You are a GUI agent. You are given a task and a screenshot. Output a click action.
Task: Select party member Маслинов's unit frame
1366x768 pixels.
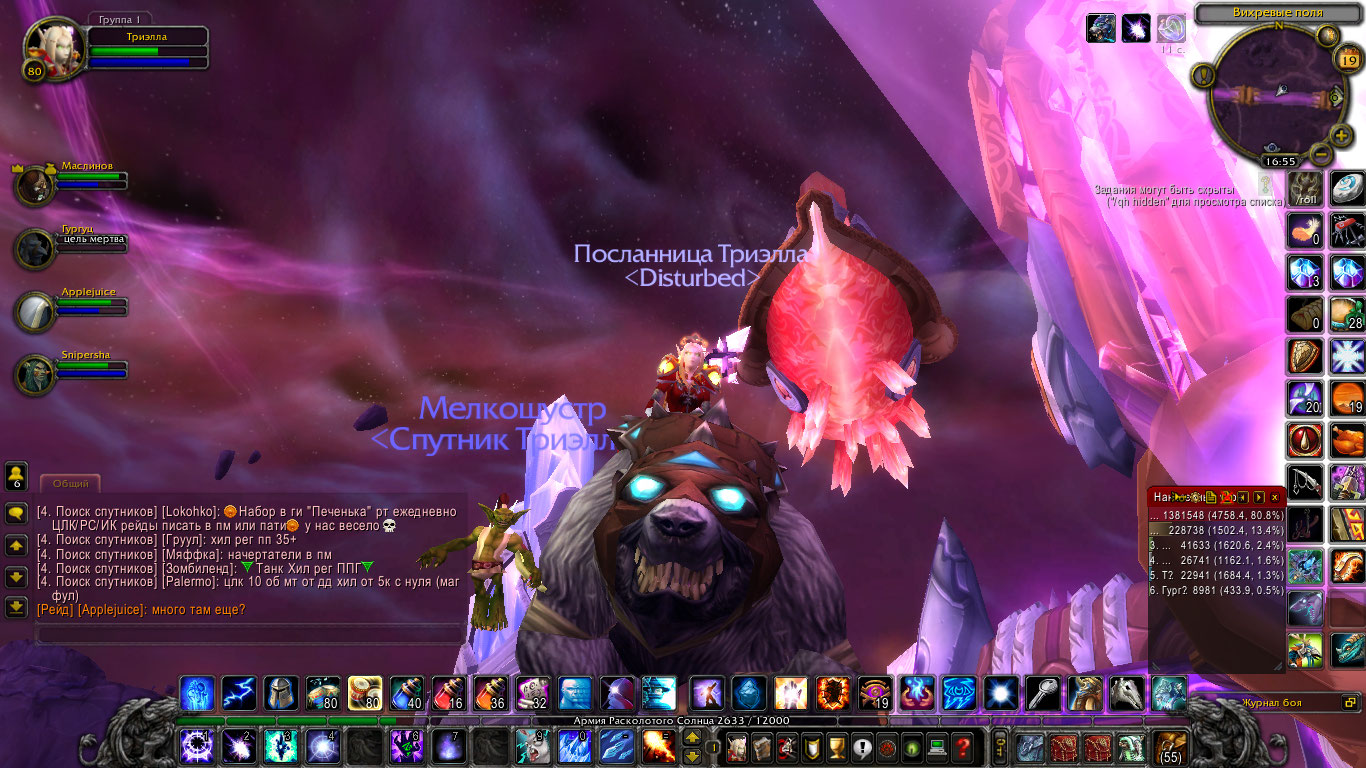pos(36,182)
